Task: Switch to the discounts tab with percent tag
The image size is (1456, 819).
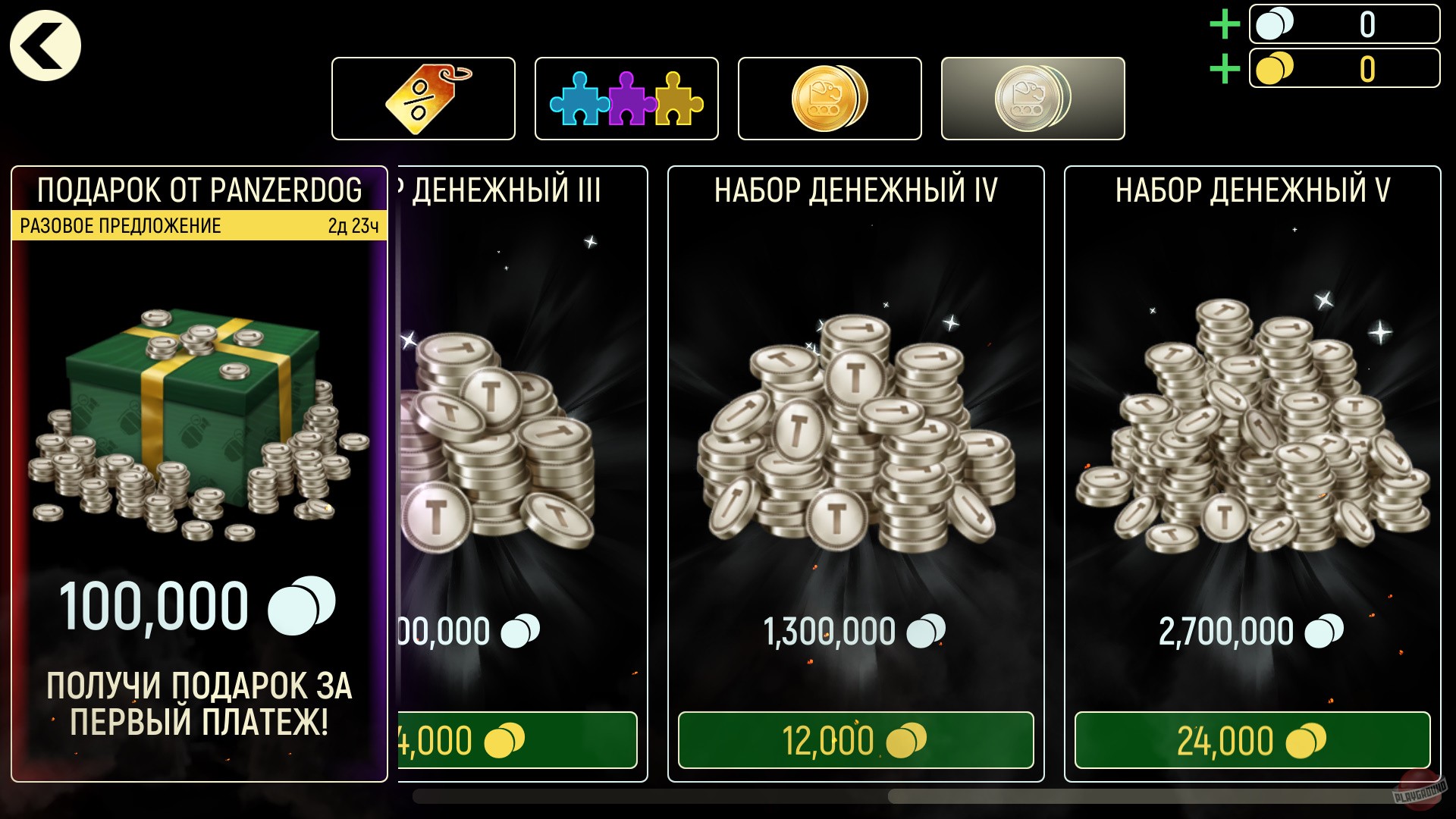Action: (423, 97)
